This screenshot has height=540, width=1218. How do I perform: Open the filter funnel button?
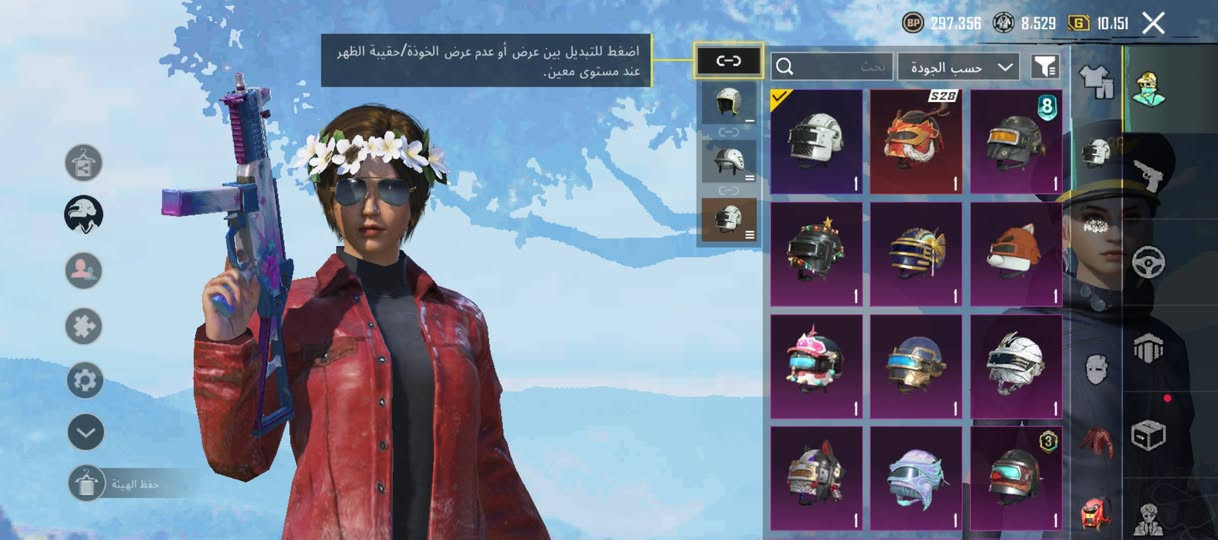(x=1044, y=66)
